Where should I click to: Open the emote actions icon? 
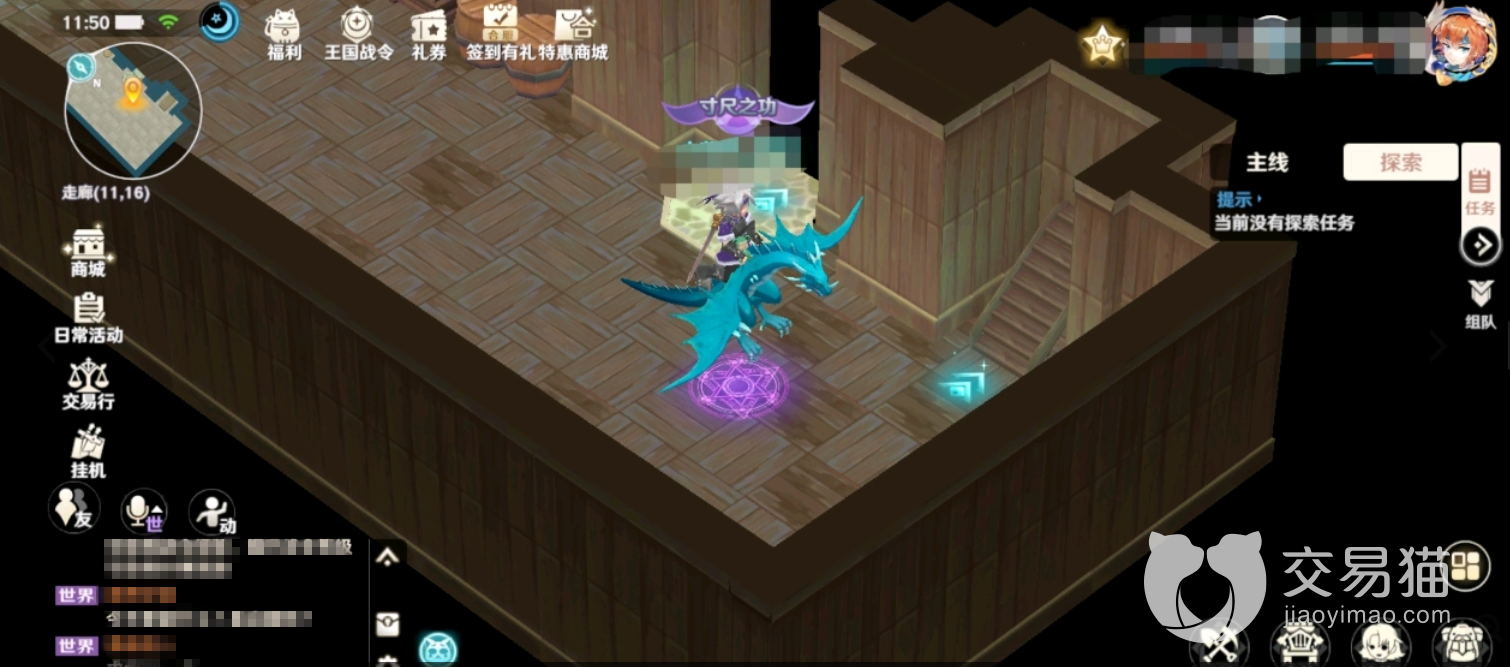211,512
